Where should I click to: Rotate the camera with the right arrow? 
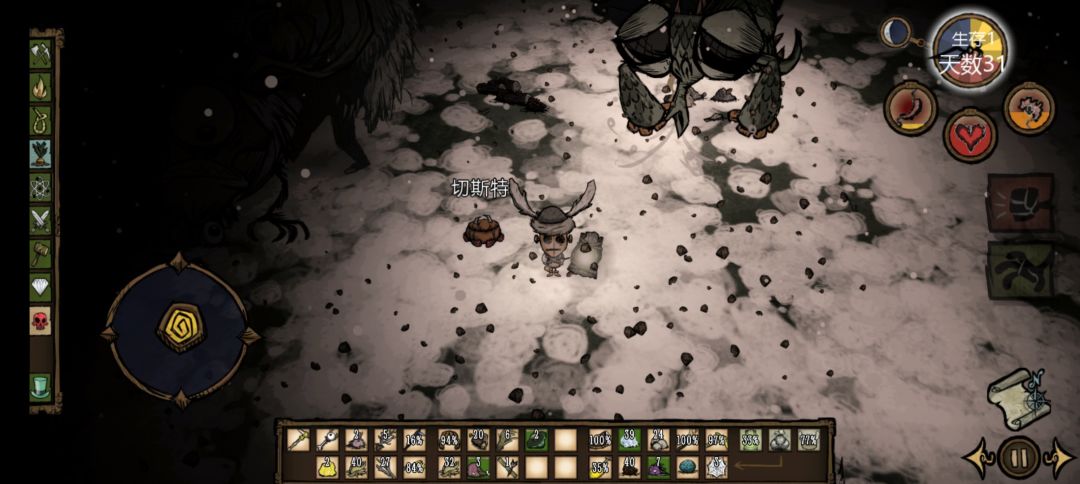tap(1060, 459)
